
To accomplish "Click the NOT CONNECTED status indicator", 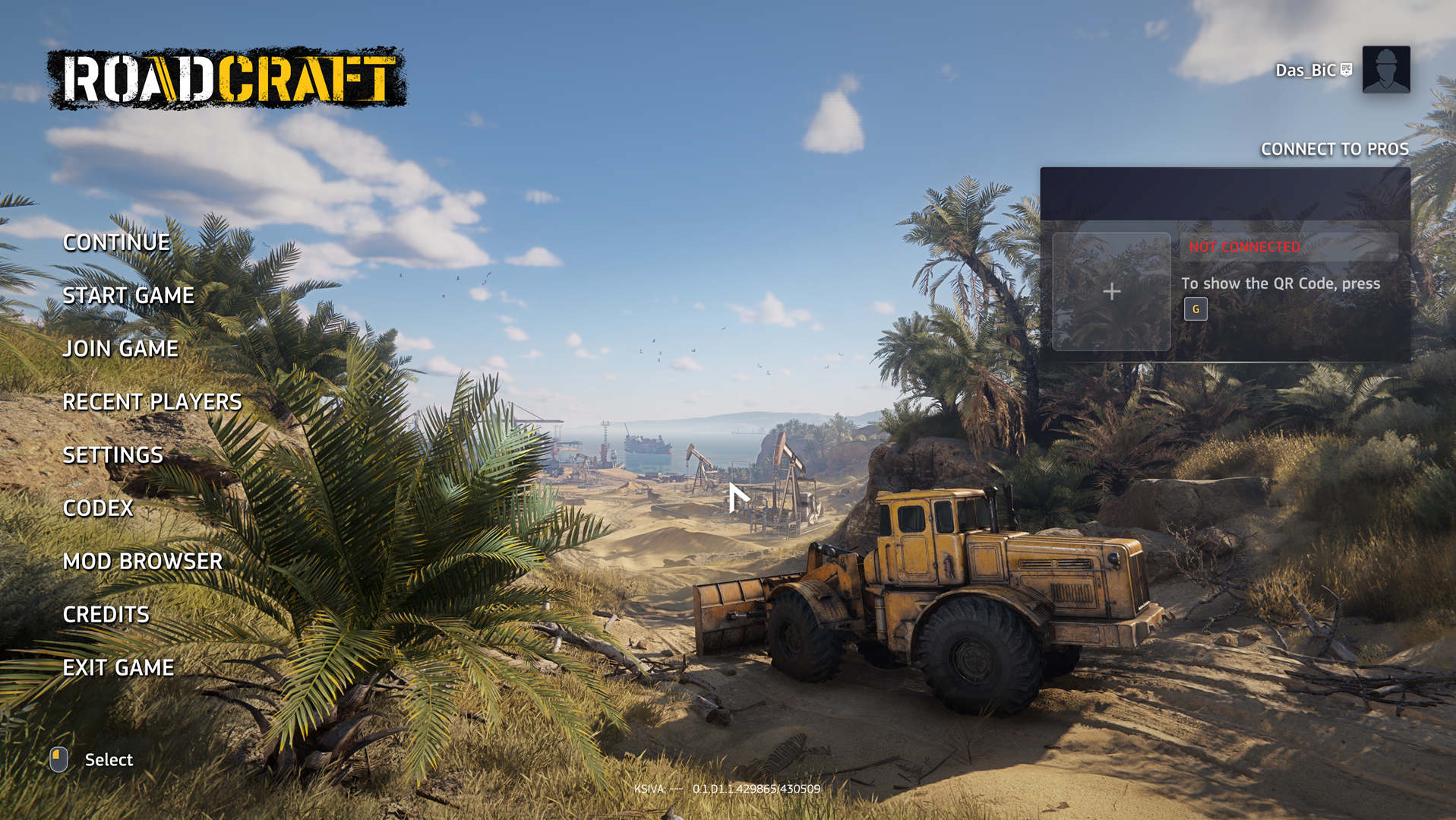I will (1244, 247).
